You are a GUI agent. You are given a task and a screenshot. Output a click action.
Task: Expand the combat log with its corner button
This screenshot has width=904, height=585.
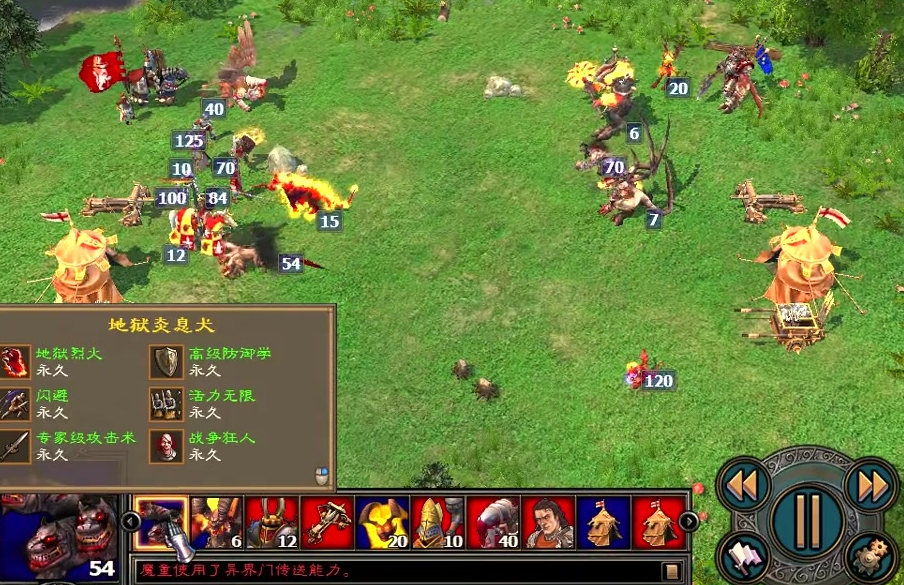672,572
